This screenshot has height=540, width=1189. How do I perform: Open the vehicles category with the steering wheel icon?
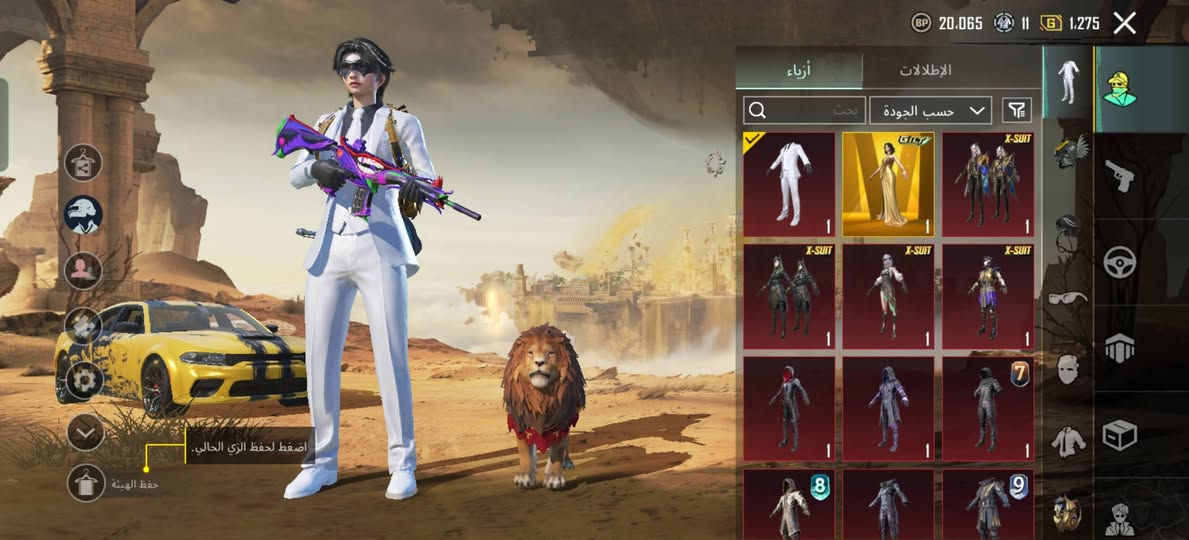point(1119,262)
